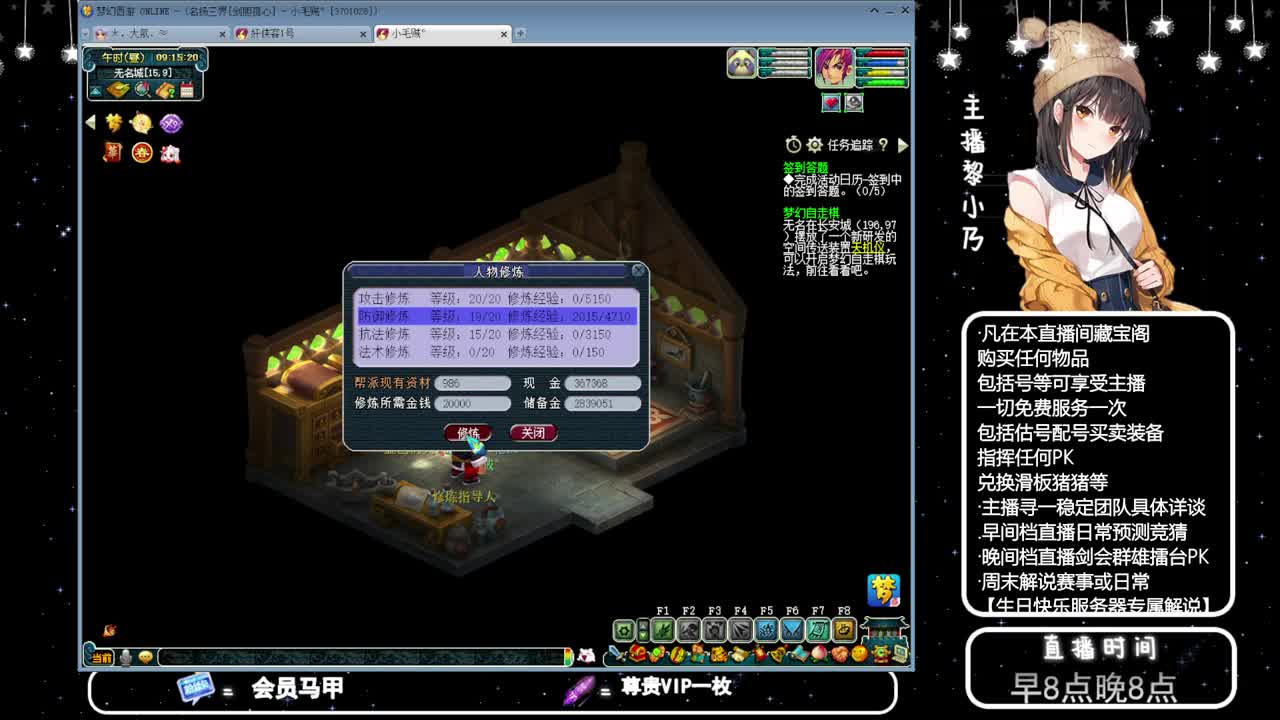Open the emoji face in the chat bar

pyautogui.click(x=144, y=656)
